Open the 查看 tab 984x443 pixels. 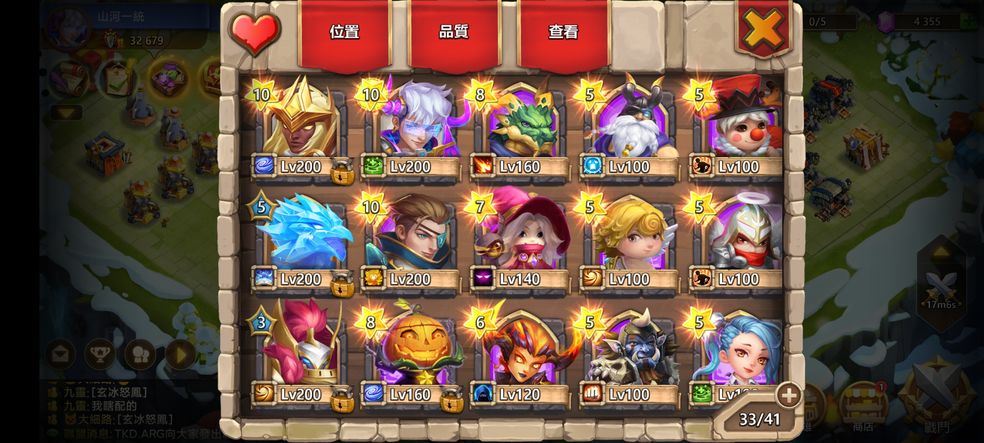(563, 32)
